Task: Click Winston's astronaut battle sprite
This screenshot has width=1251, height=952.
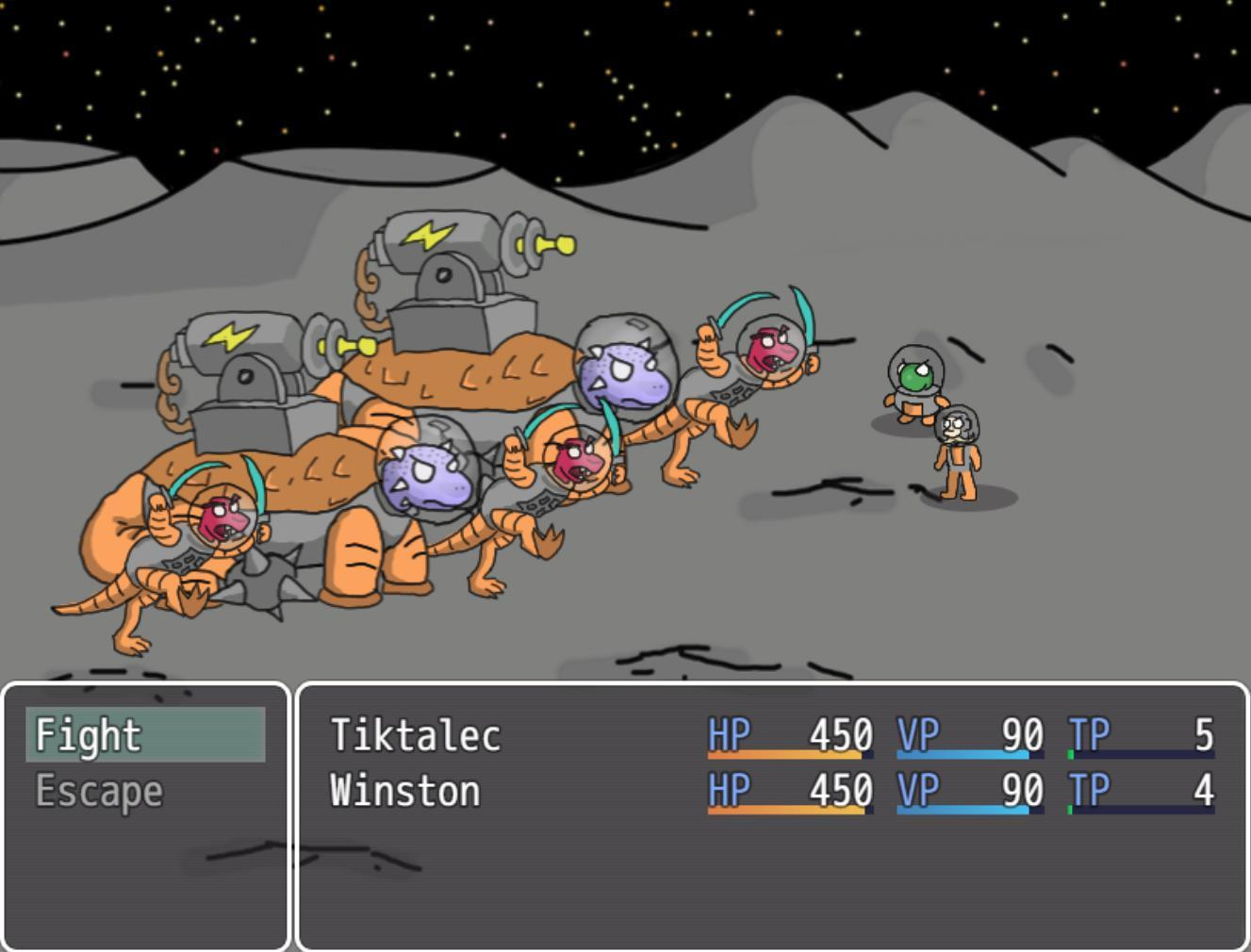Action: pos(958,452)
